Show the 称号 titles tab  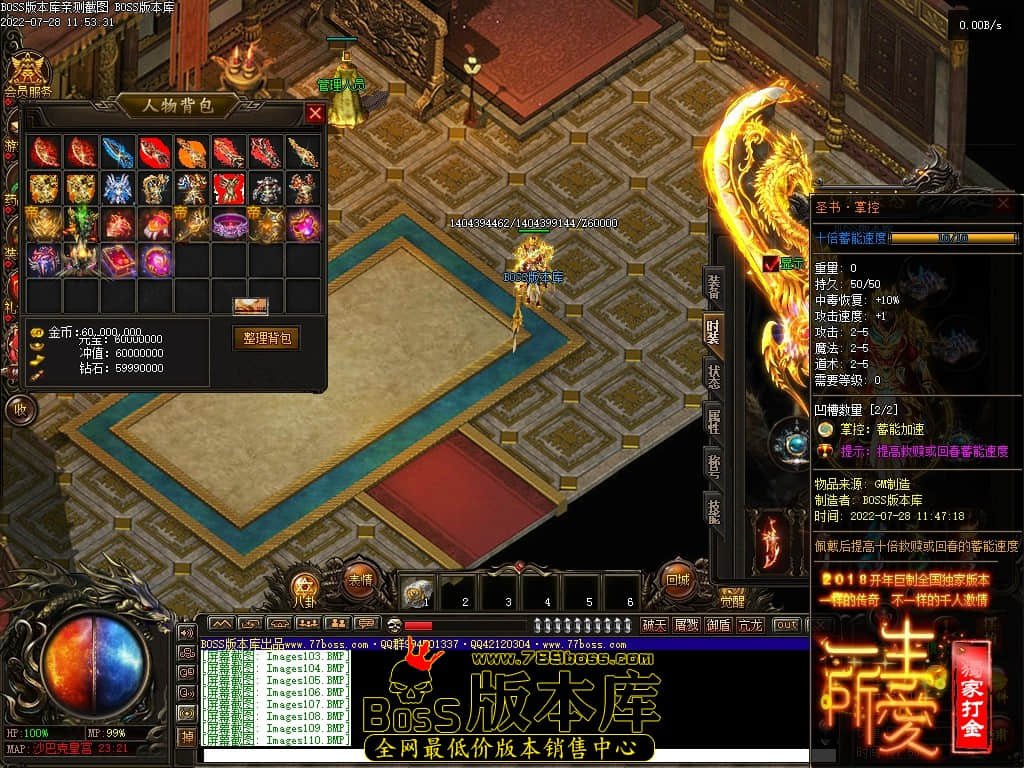click(713, 465)
